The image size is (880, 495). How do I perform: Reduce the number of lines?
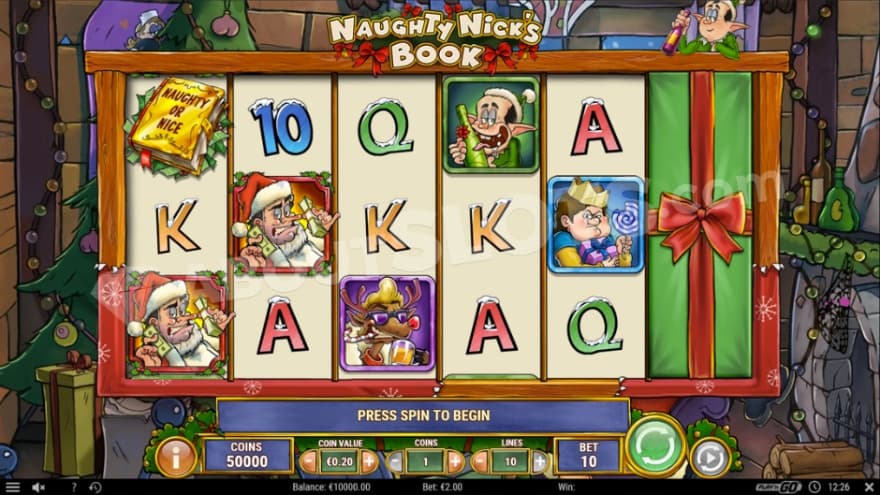click(x=481, y=461)
